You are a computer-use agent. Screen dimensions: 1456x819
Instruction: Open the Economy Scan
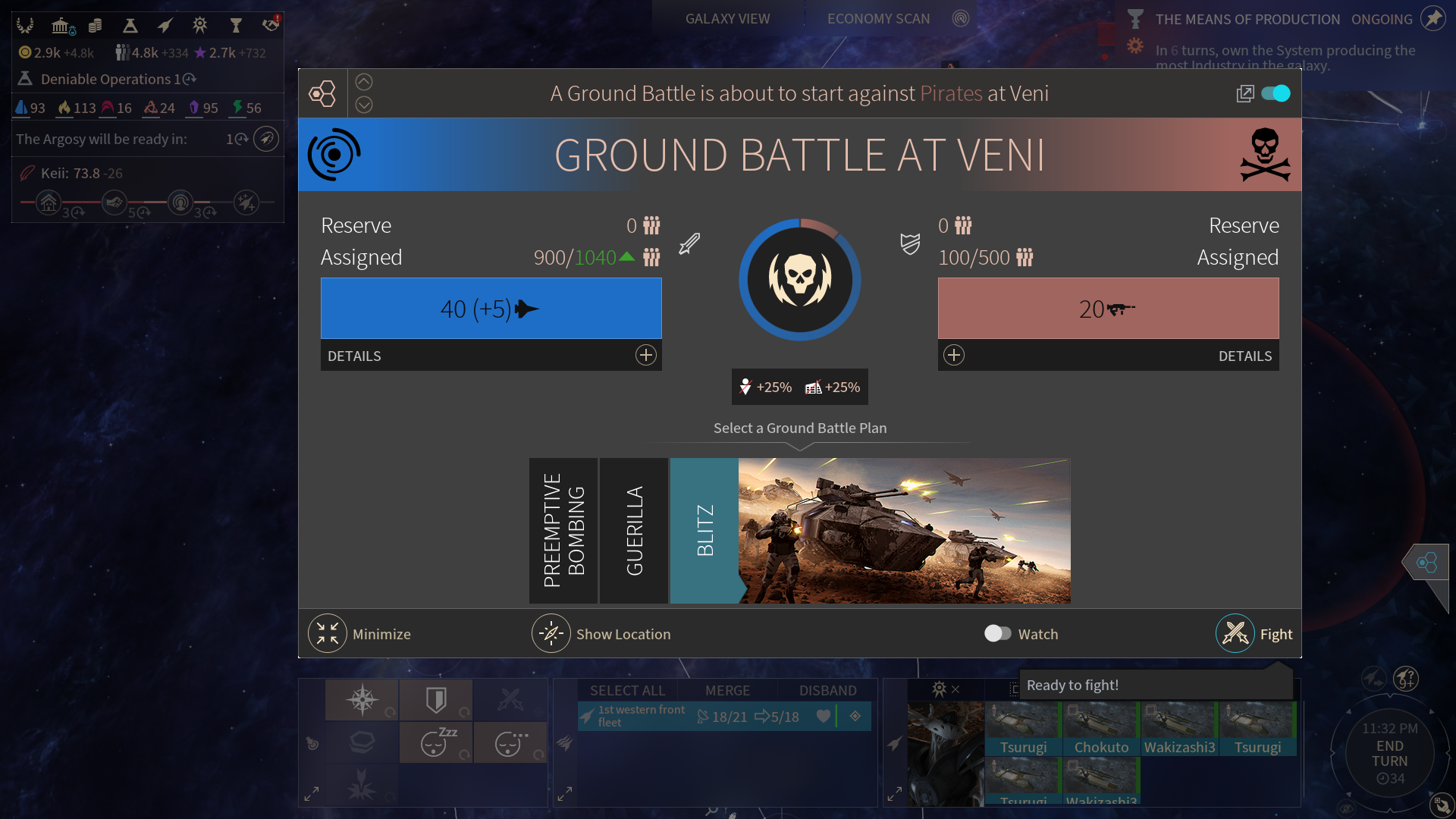click(878, 19)
